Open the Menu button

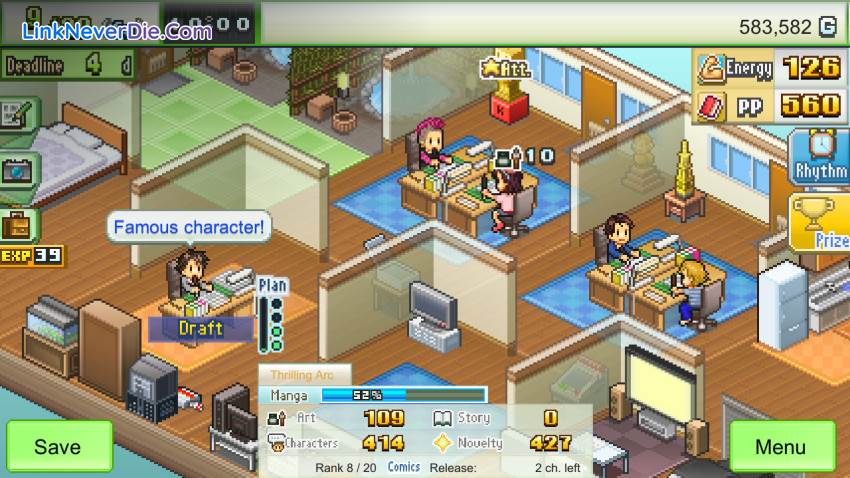pos(780,446)
